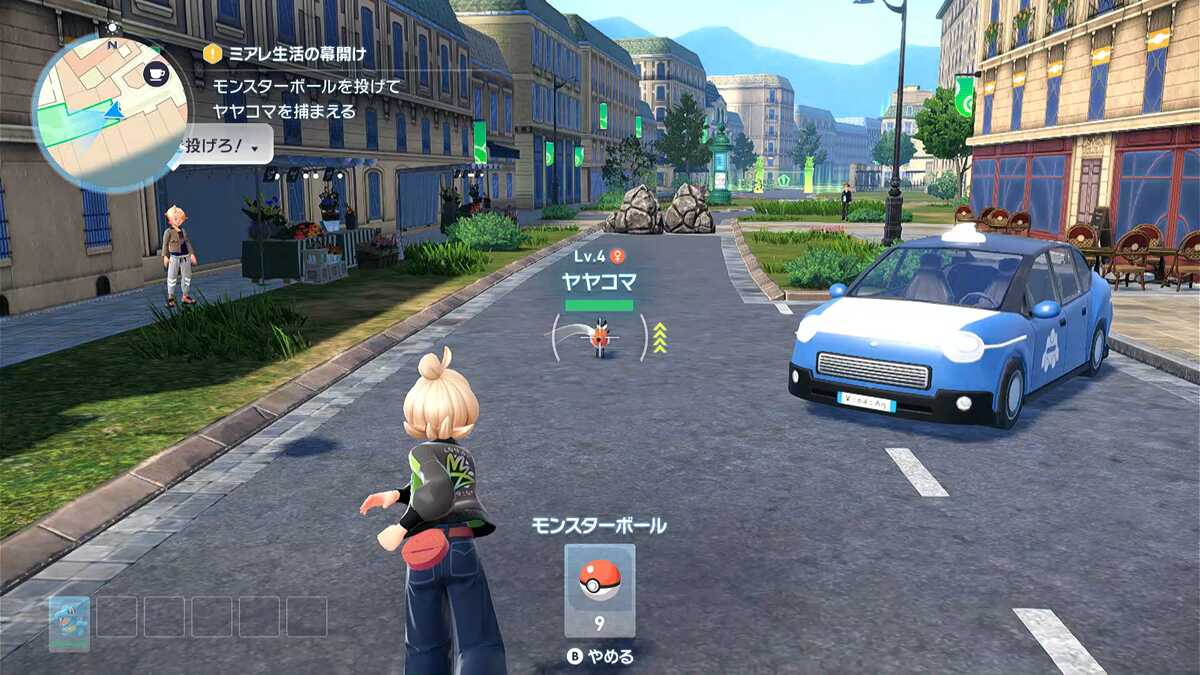Click the café cup marker on minimap

point(156,73)
